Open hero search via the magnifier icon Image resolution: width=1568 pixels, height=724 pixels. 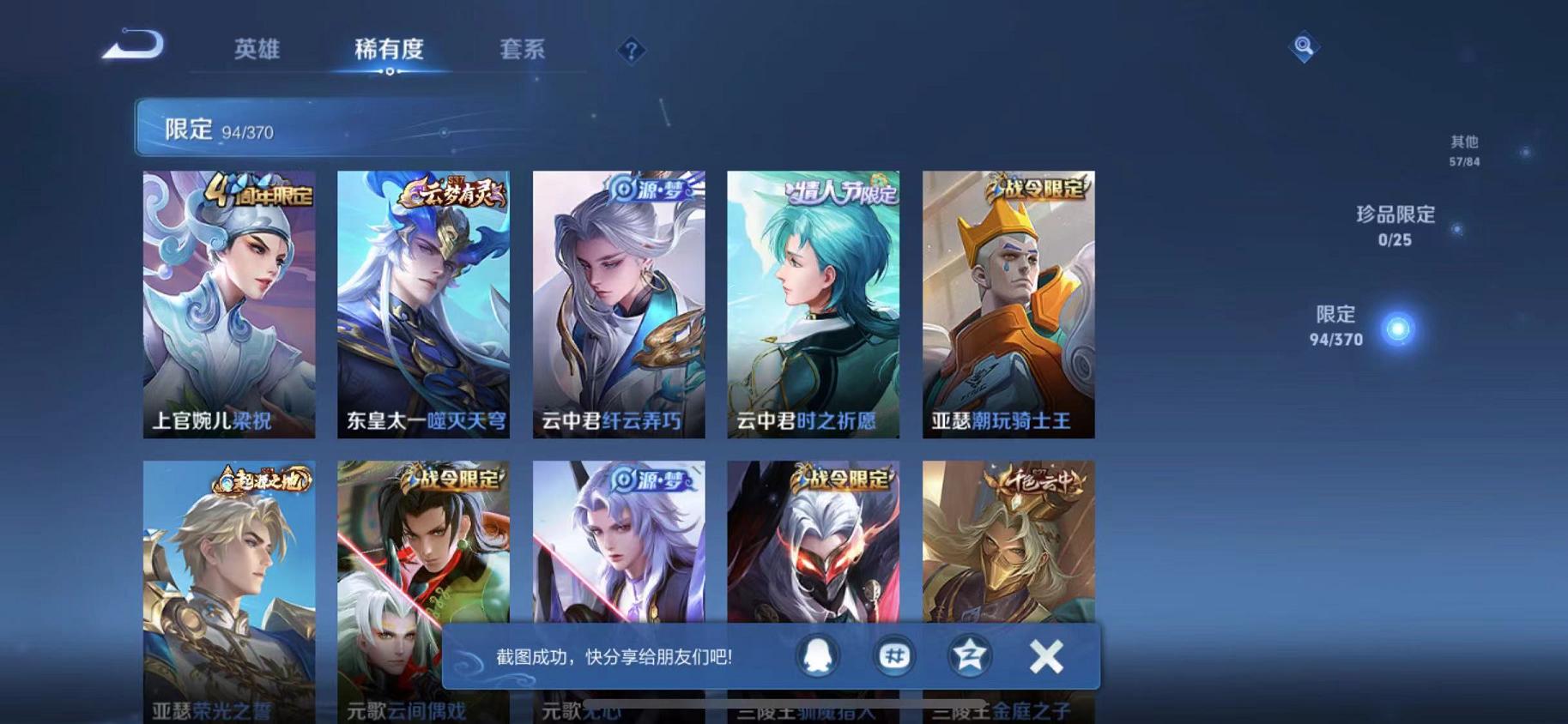tap(1304, 47)
